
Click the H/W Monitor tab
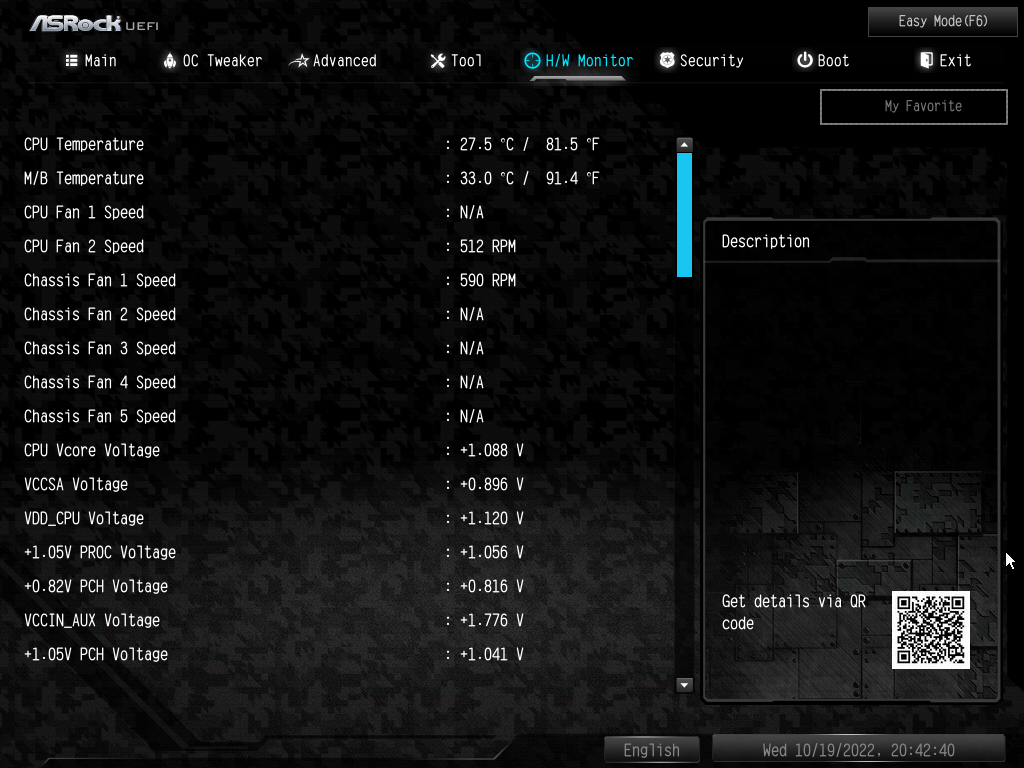[579, 61]
